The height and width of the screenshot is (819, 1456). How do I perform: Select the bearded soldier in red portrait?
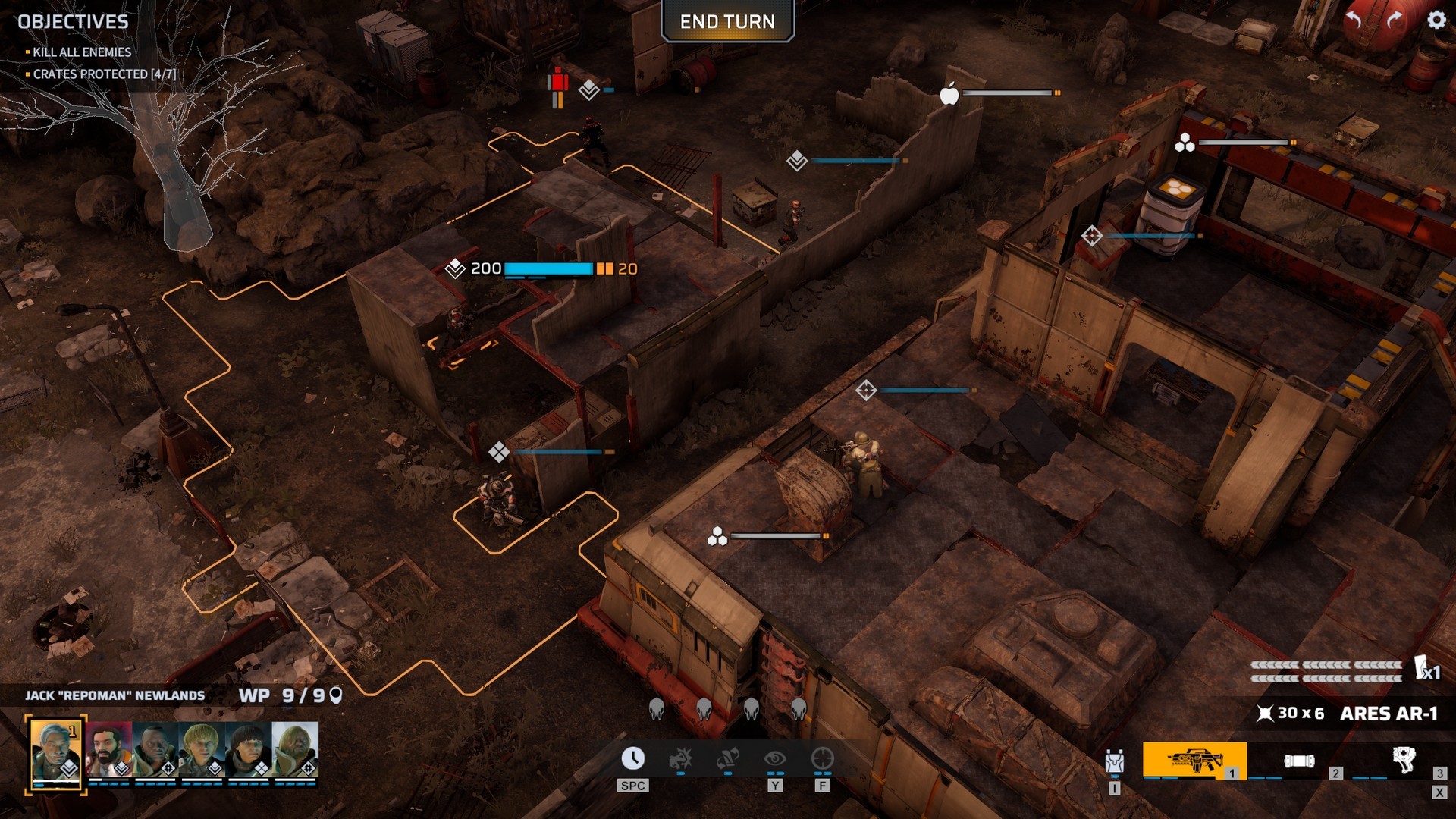pyautogui.click(x=108, y=749)
